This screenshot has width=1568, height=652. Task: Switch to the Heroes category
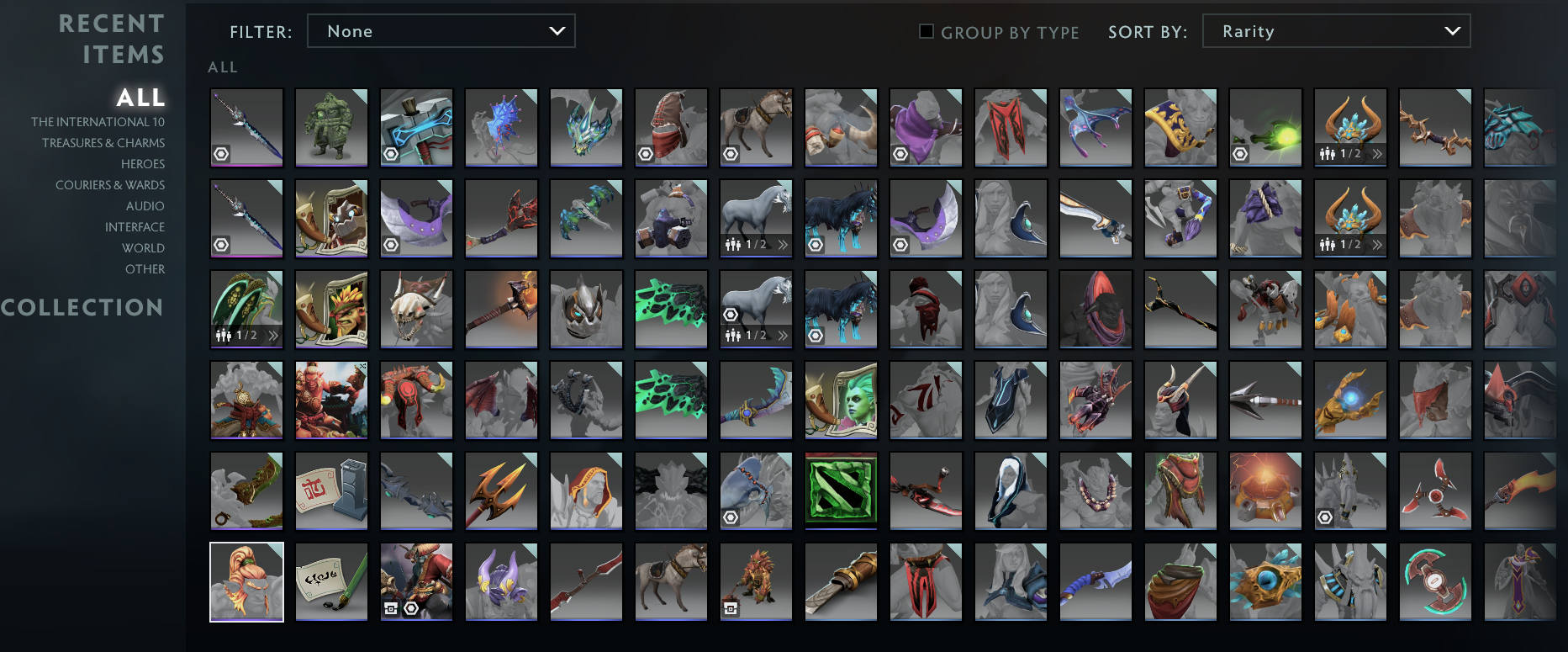coord(143,163)
